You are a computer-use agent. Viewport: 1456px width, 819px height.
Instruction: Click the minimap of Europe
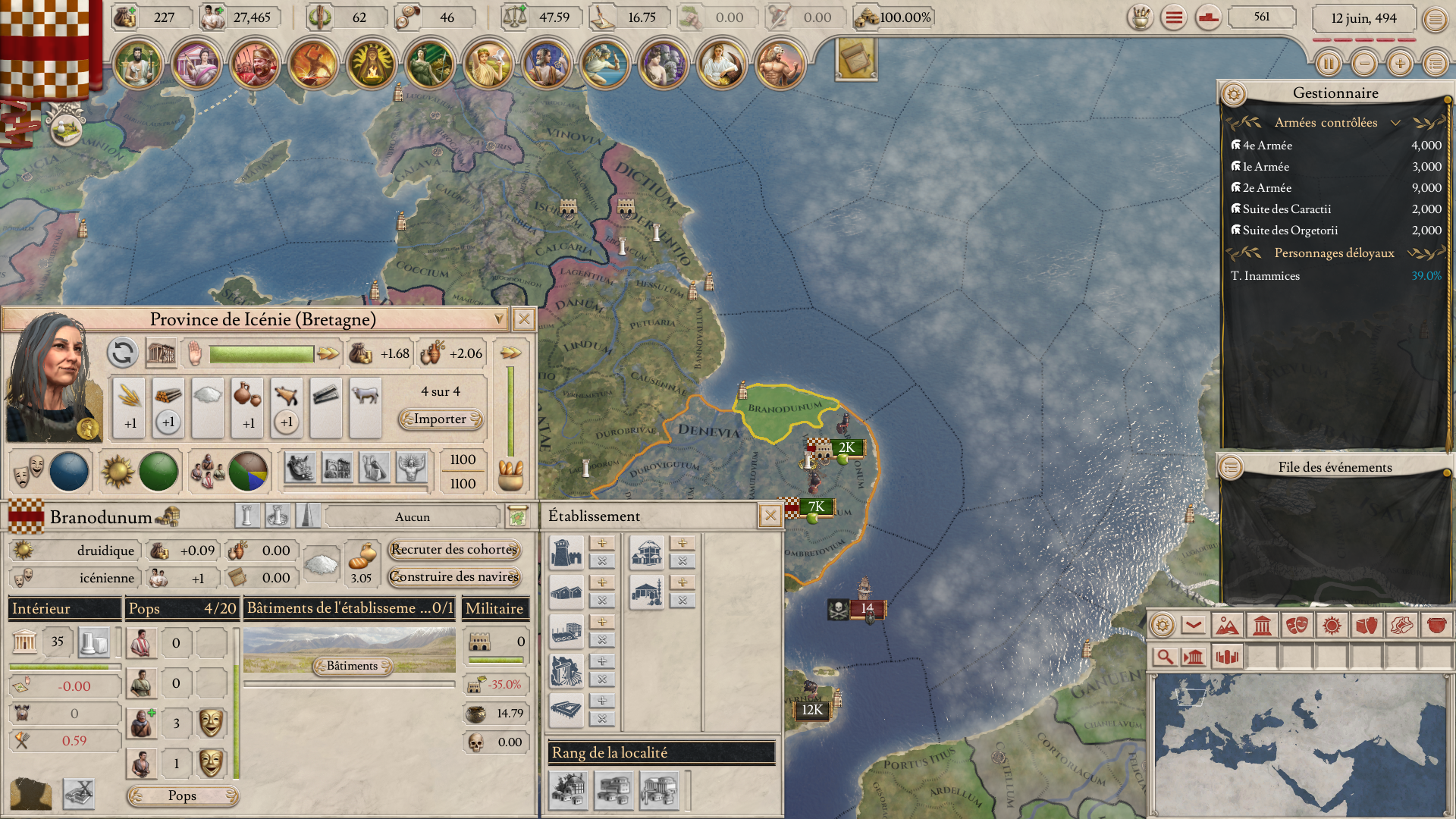click(1300, 744)
